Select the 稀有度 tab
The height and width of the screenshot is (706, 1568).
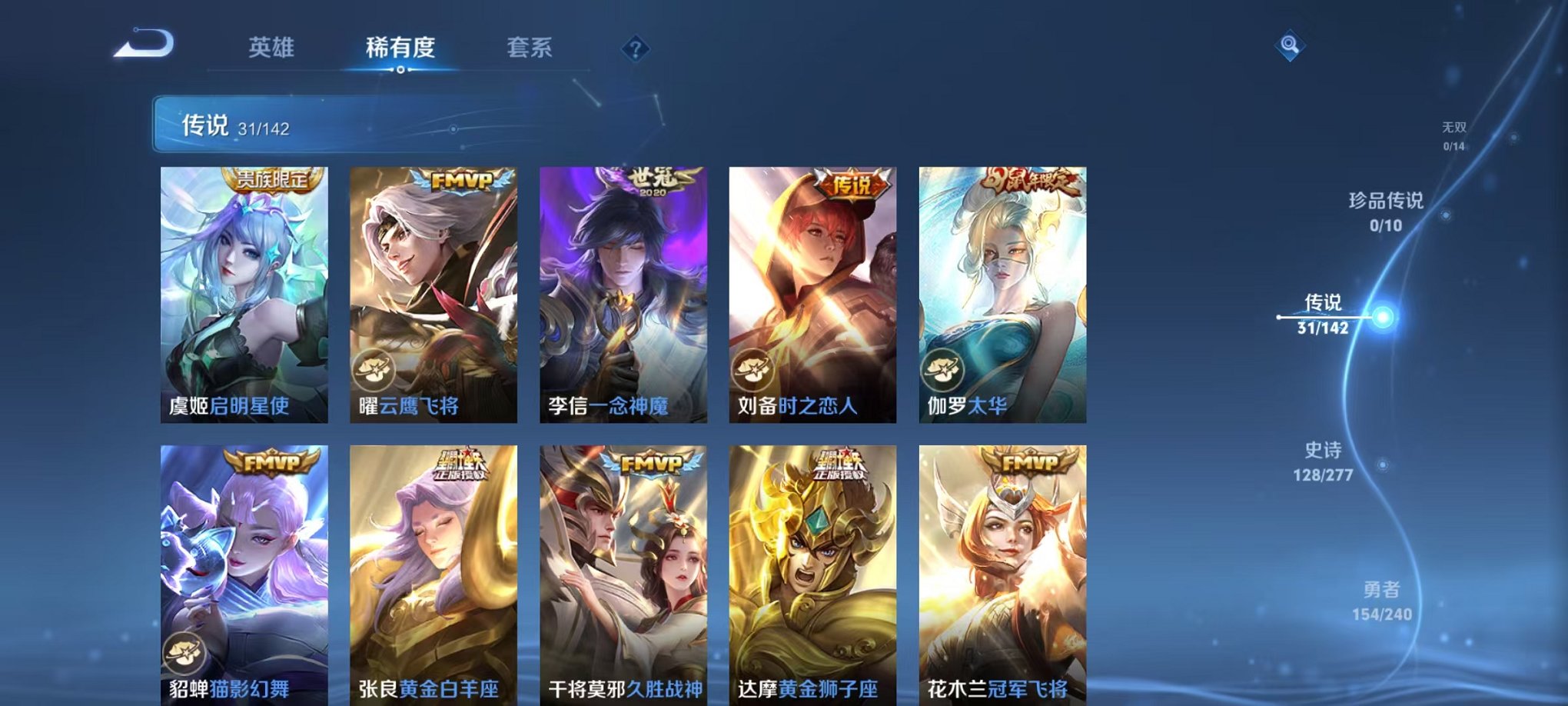(x=399, y=46)
